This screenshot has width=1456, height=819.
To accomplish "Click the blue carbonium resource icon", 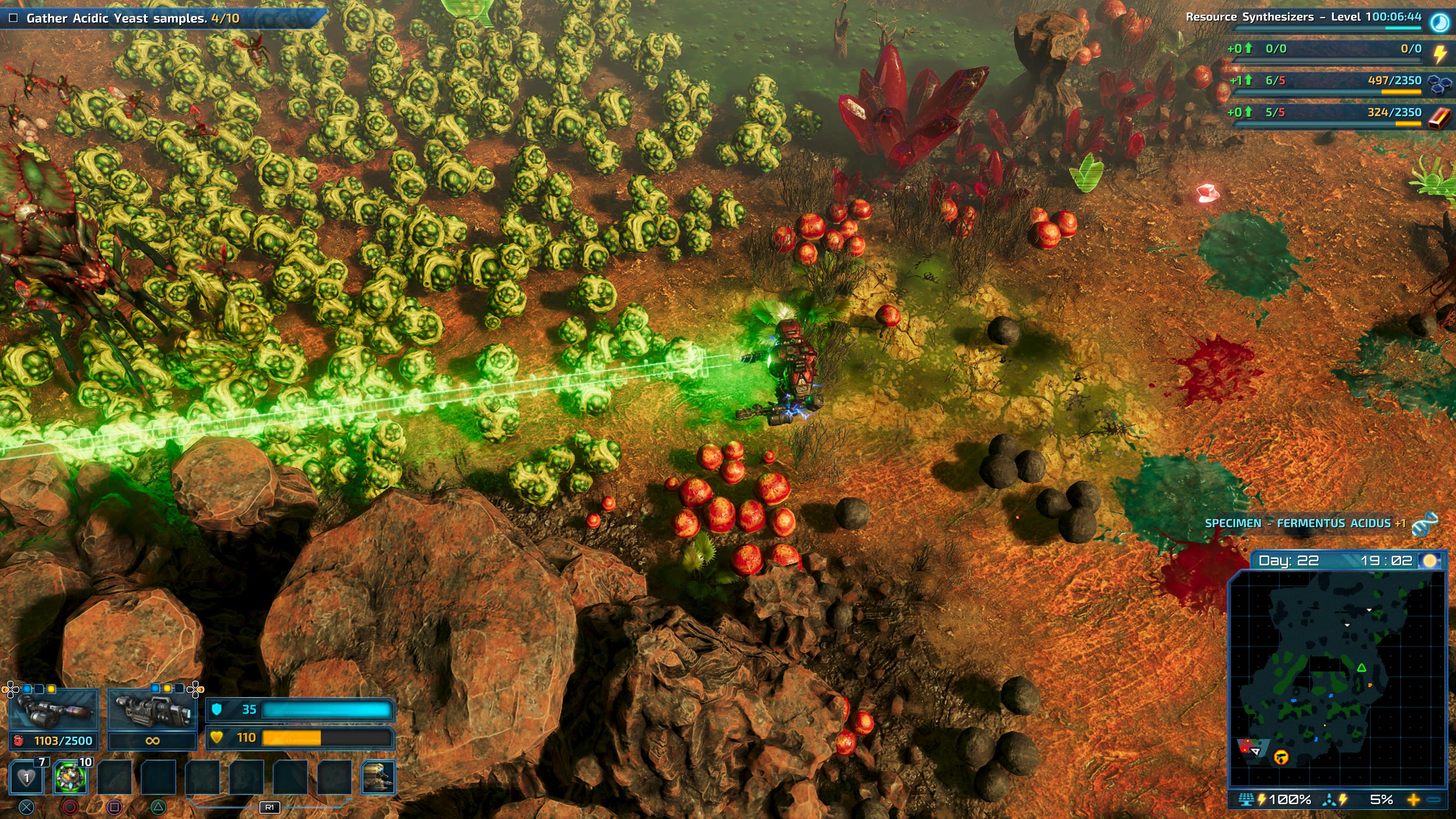I will (x=1439, y=84).
